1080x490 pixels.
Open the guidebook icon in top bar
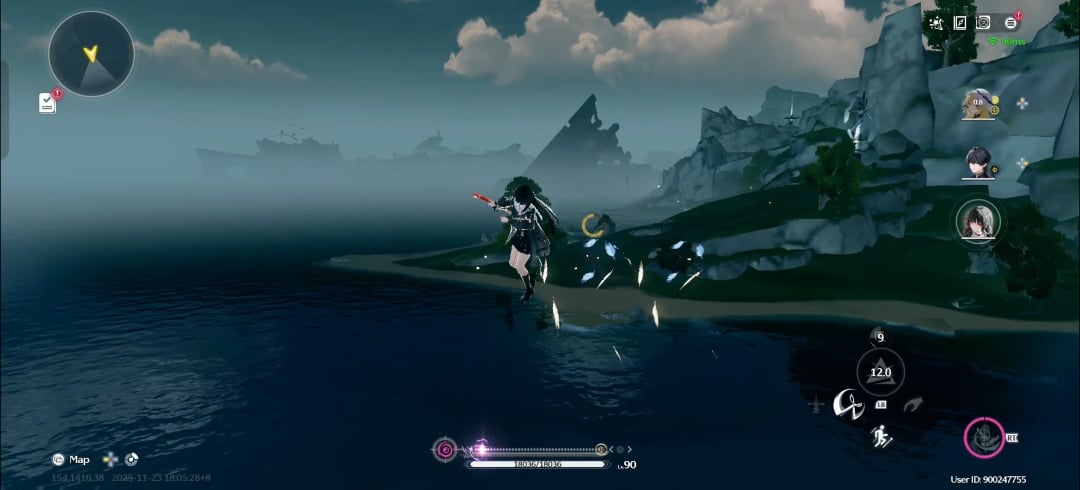click(x=960, y=22)
